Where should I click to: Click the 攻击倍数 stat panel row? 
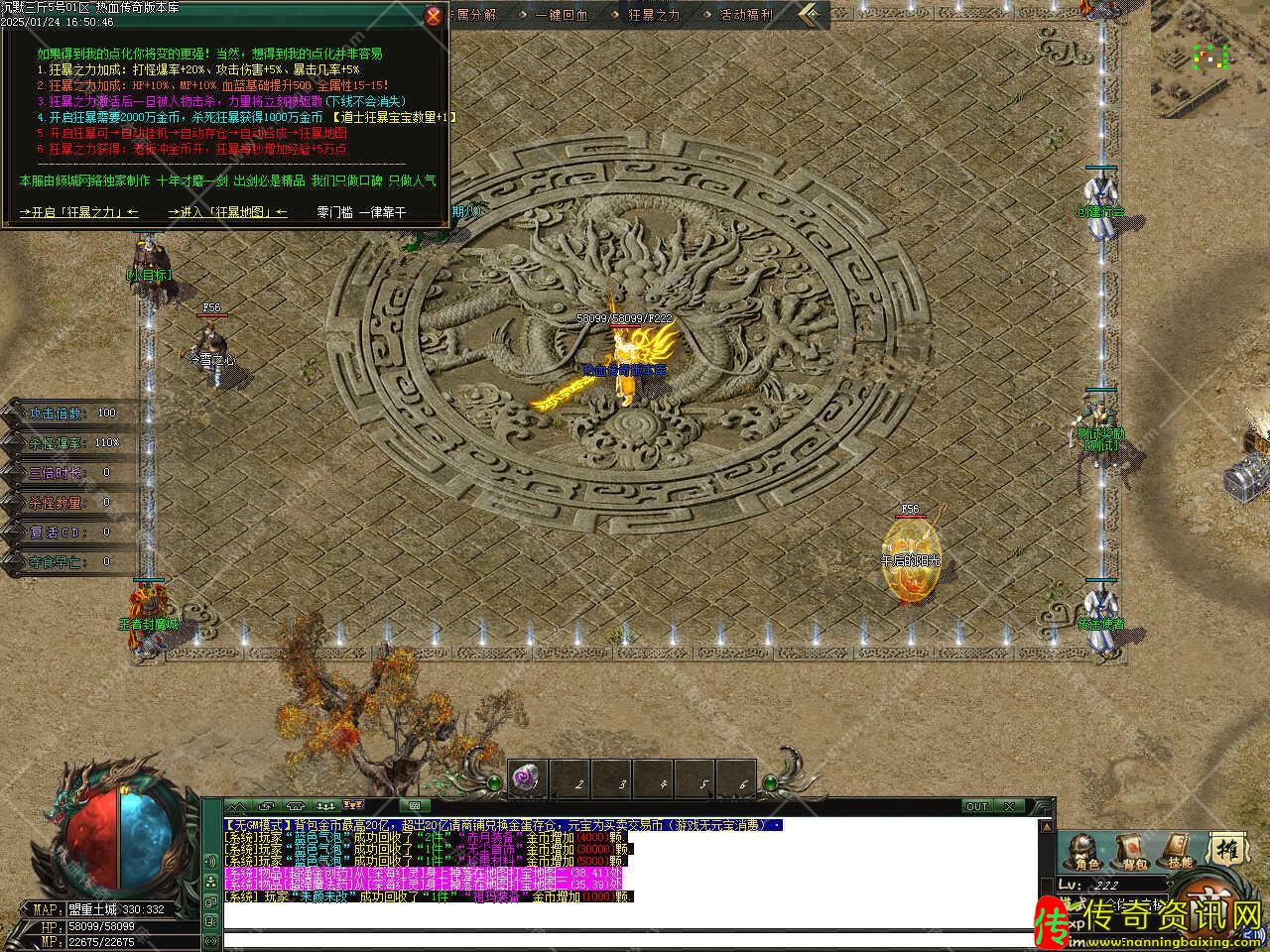tap(71, 414)
